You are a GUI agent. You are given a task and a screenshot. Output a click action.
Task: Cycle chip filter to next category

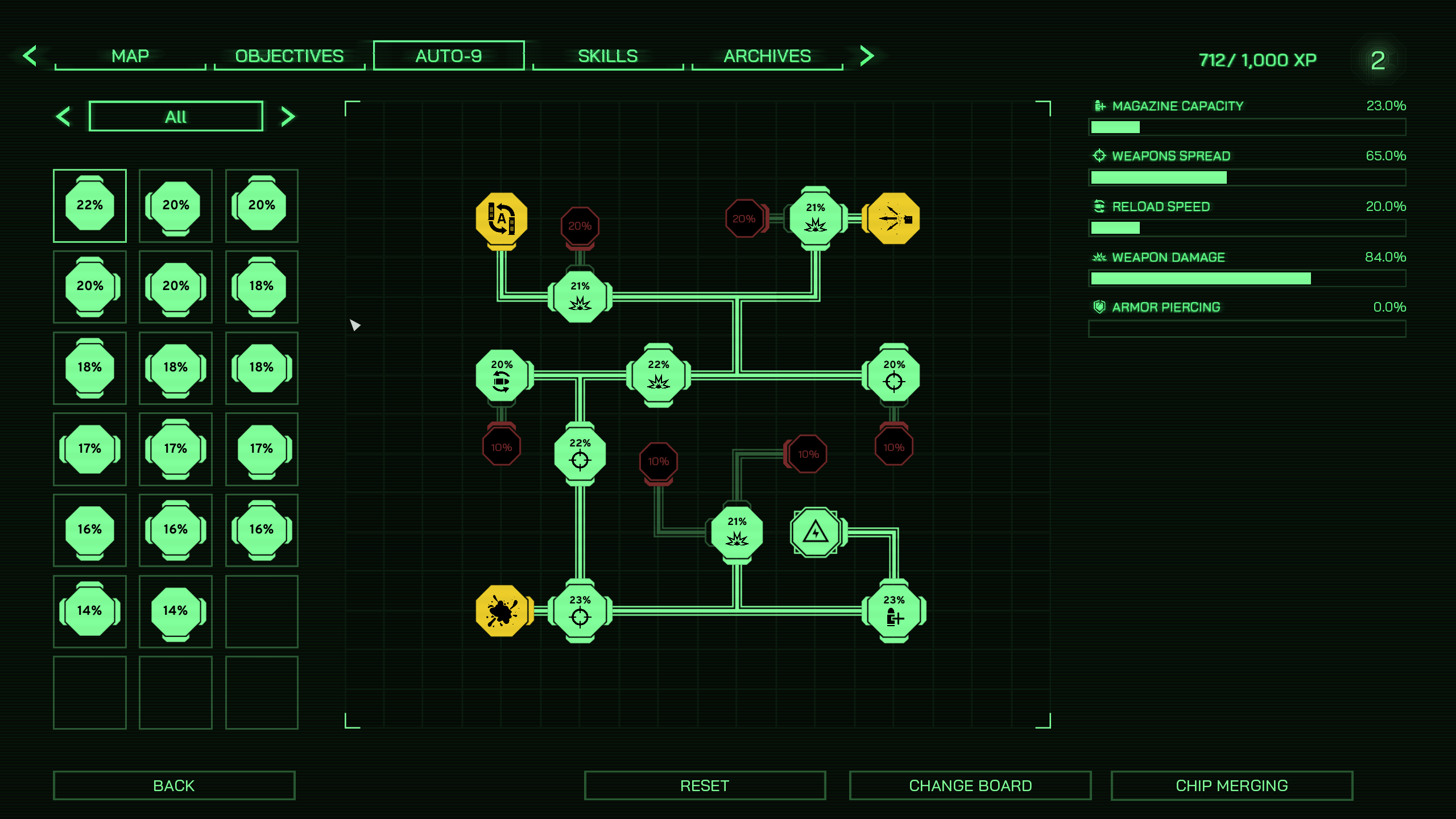[288, 117]
